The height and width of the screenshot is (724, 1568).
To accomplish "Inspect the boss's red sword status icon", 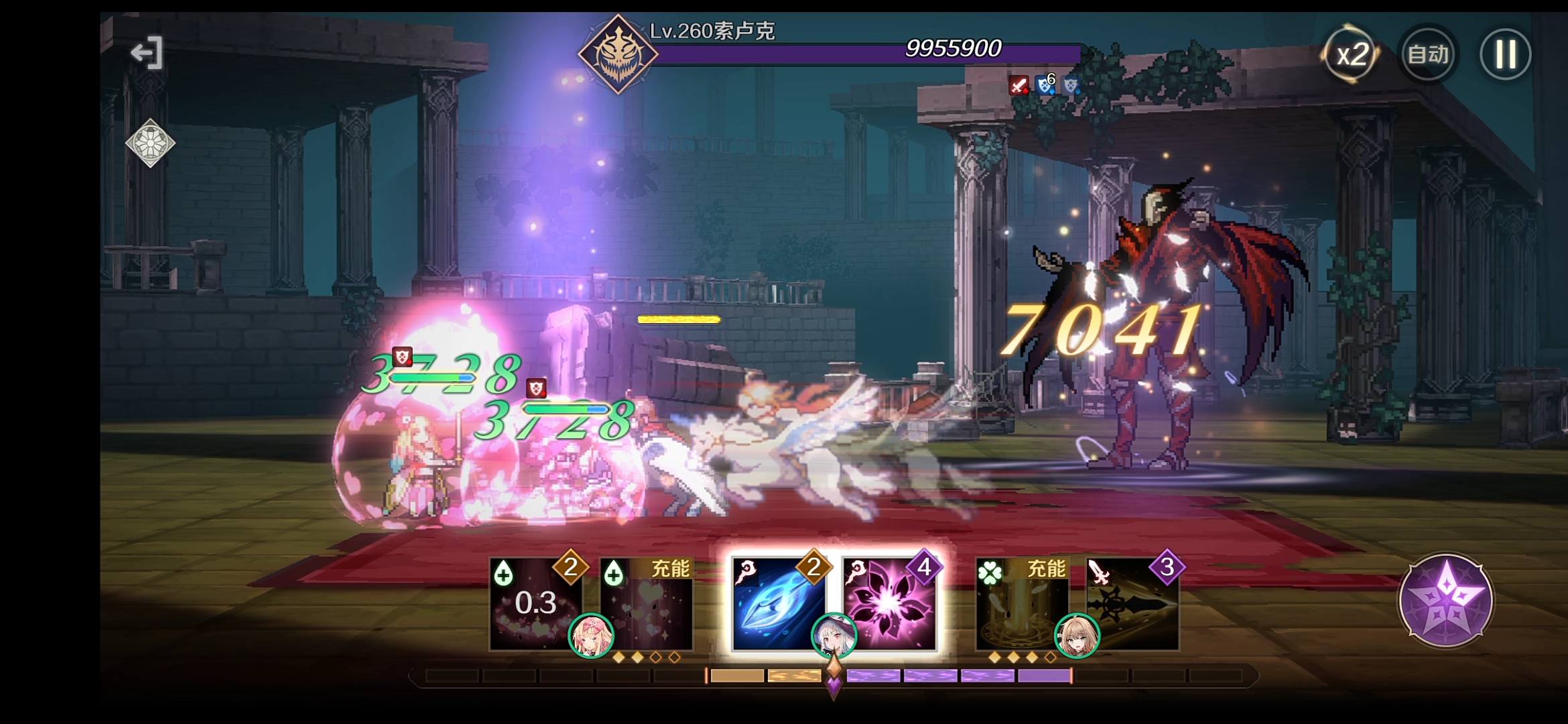I will coord(1019,85).
